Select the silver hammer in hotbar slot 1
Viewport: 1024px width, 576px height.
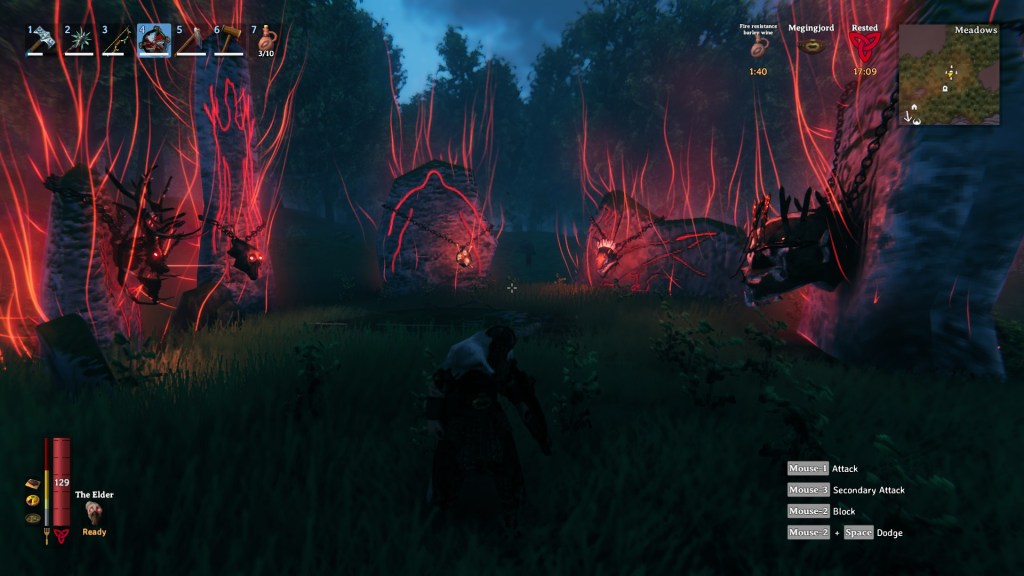(42, 40)
